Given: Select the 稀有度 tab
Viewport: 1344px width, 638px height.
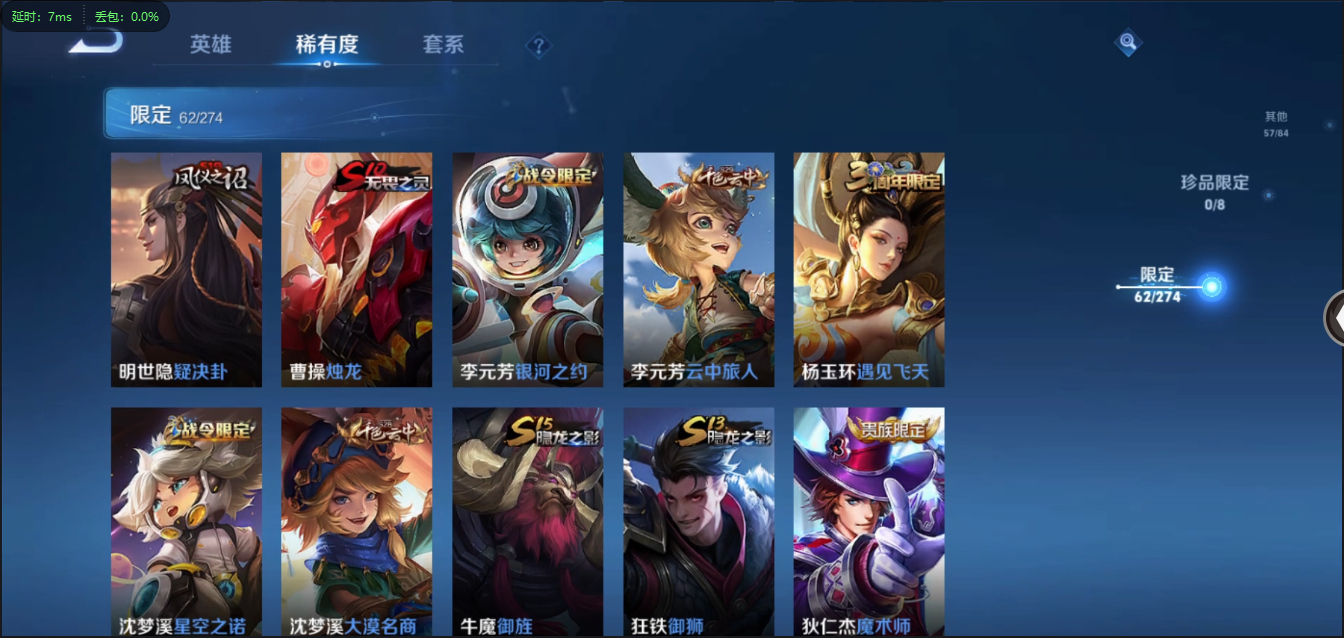Looking at the screenshot, I should 327,45.
